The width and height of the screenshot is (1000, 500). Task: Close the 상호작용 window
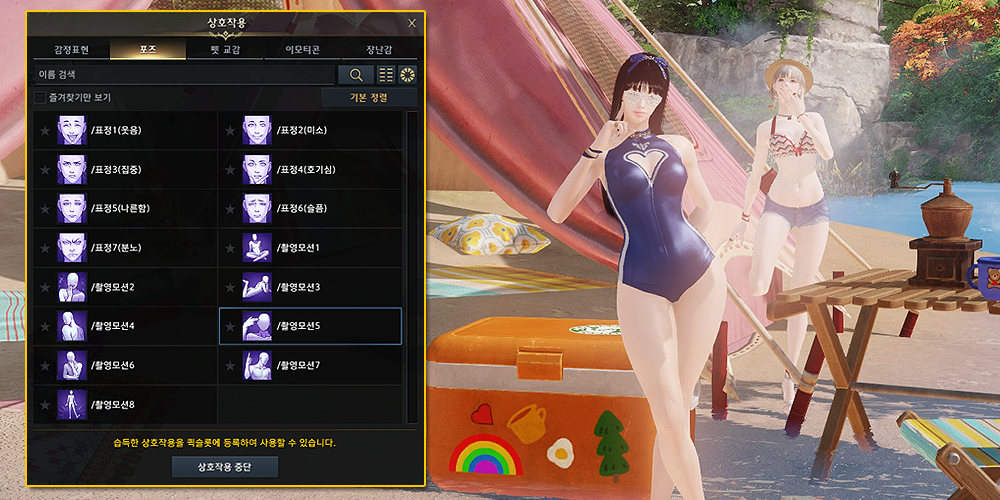pyautogui.click(x=412, y=23)
